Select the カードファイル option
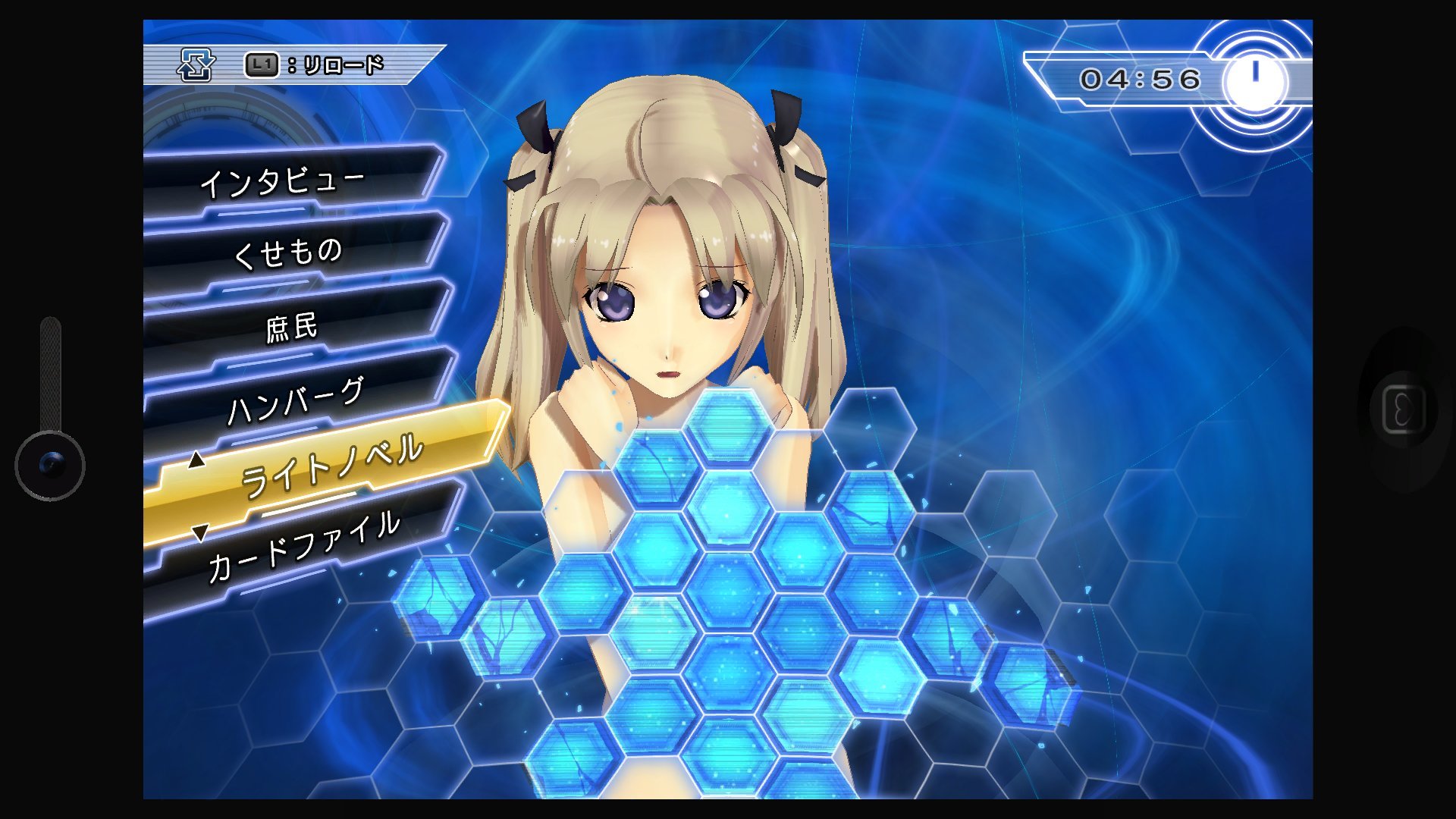Viewport: 1456px width, 819px height. coord(303,546)
